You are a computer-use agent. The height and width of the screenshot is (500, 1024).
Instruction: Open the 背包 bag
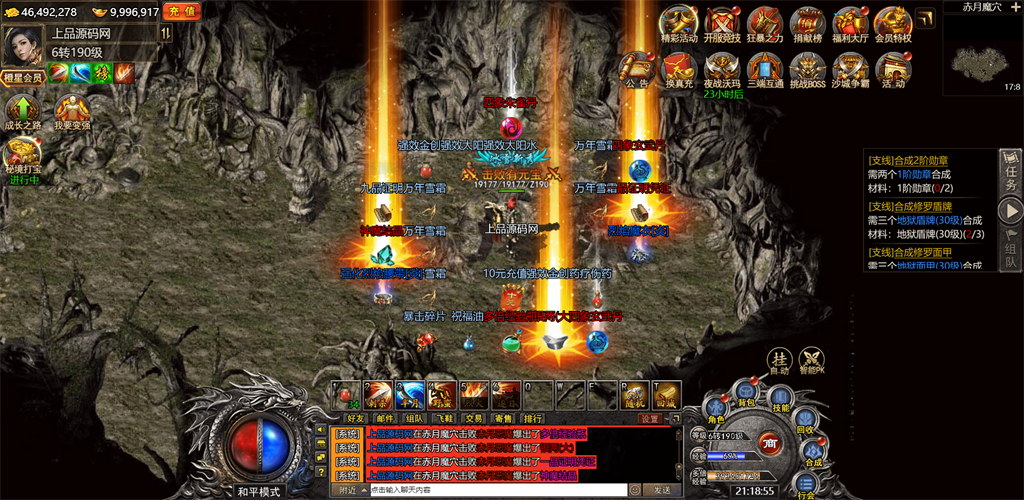click(x=745, y=392)
